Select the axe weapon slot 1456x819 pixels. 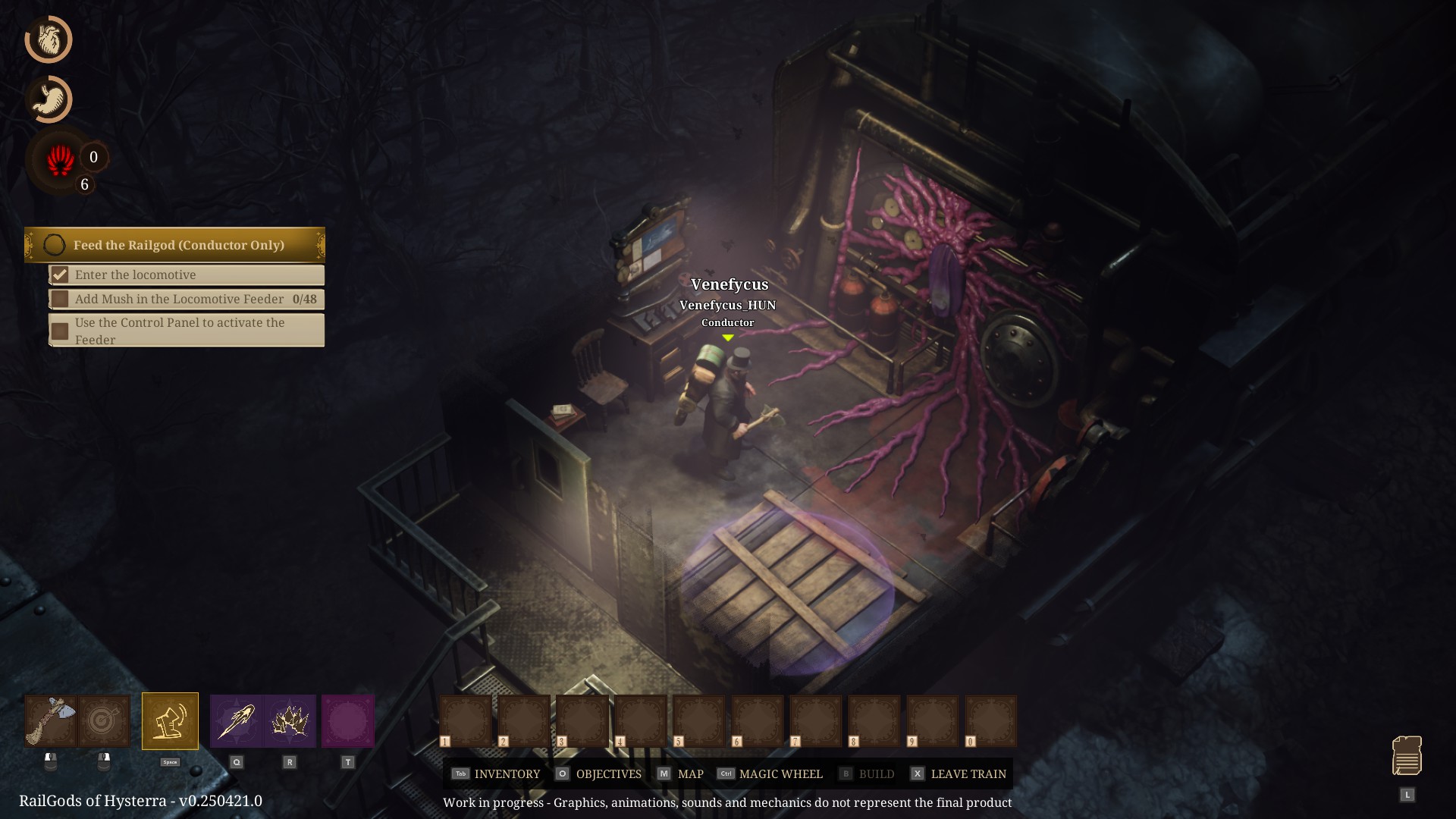pyautogui.click(x=51, y=721)
